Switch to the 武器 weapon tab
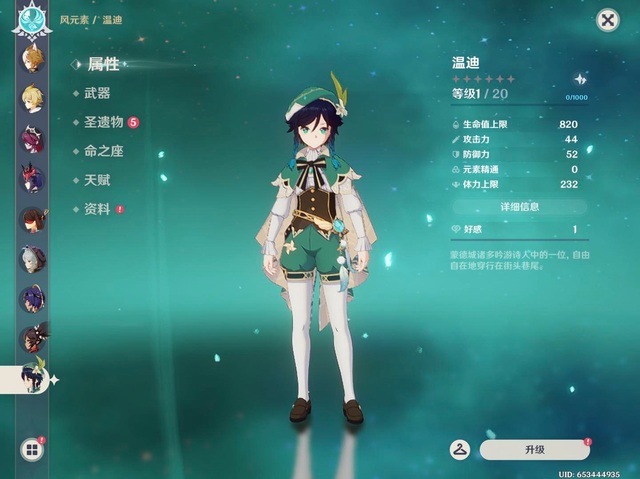This screenshot has width=640, height=479. pos(97,93)
